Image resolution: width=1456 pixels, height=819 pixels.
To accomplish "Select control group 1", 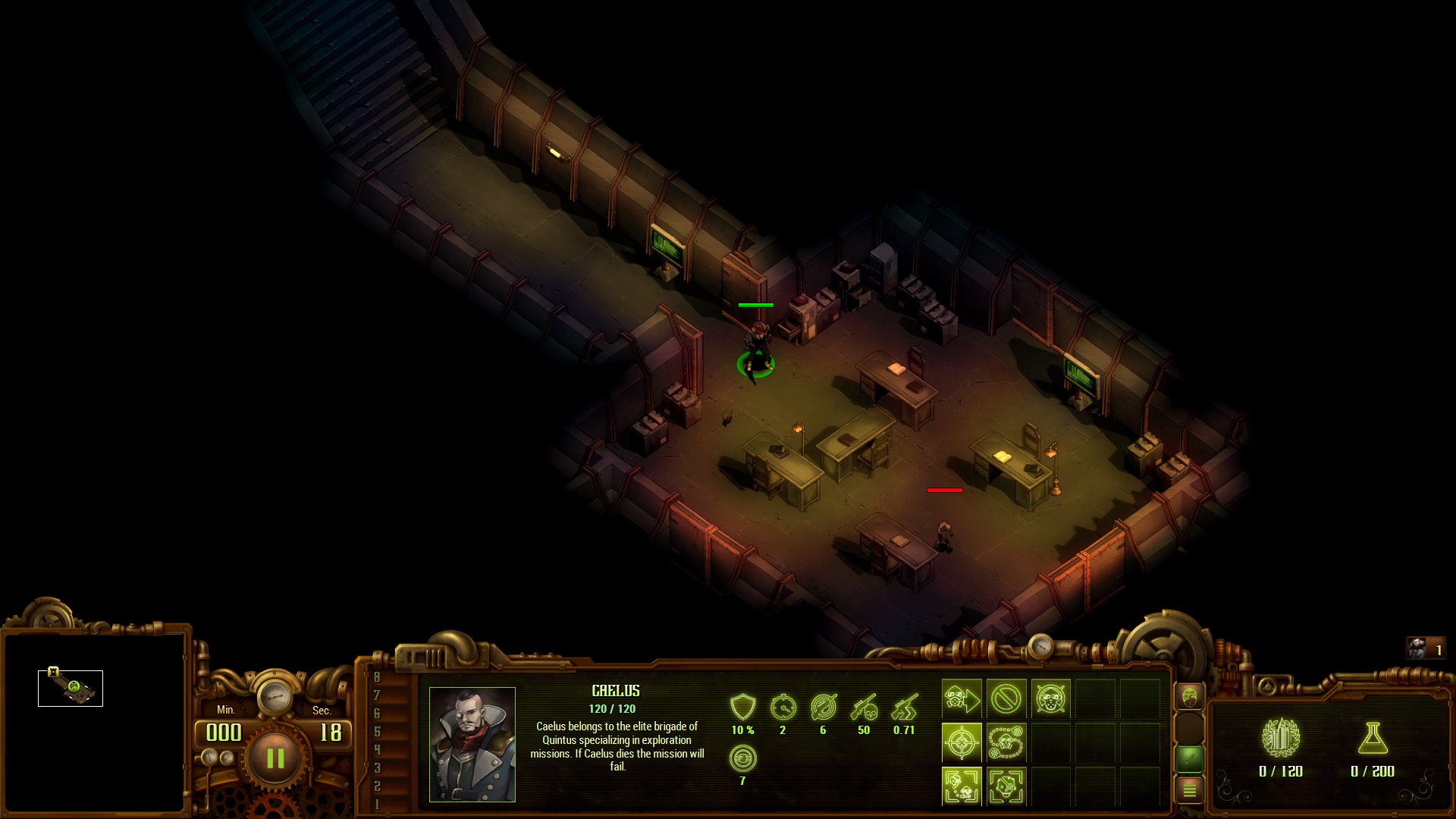I will [x=377, y=804].
